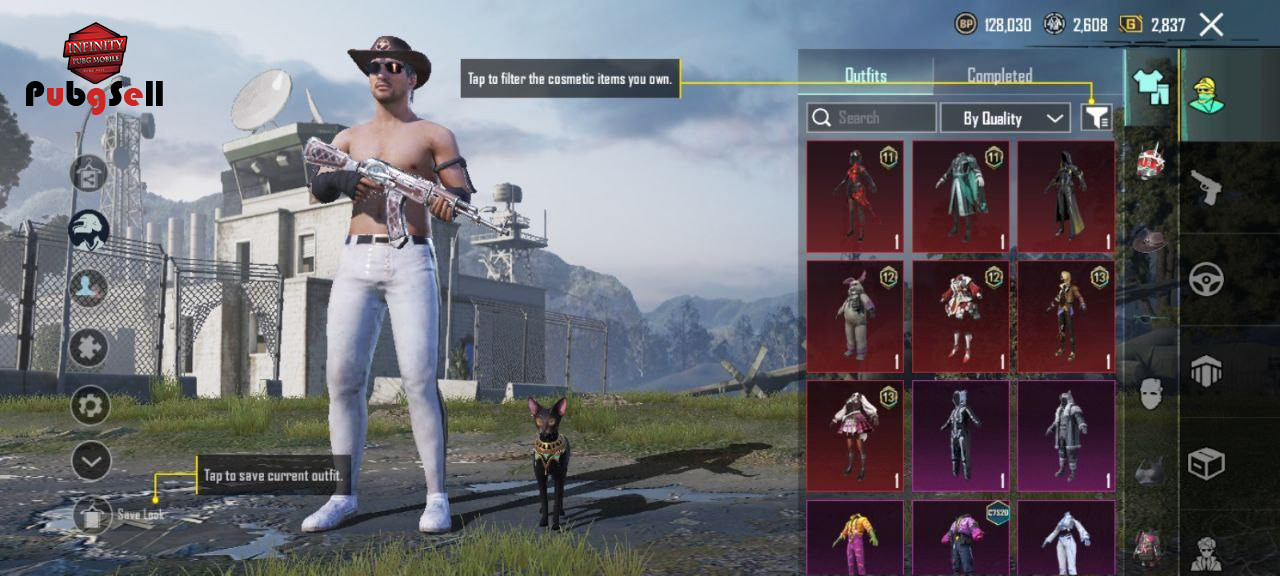Select the yellow jacket purple pants outfit
Image resolution: width=1280 pixels, height=576 pixels.
point(855,538)
